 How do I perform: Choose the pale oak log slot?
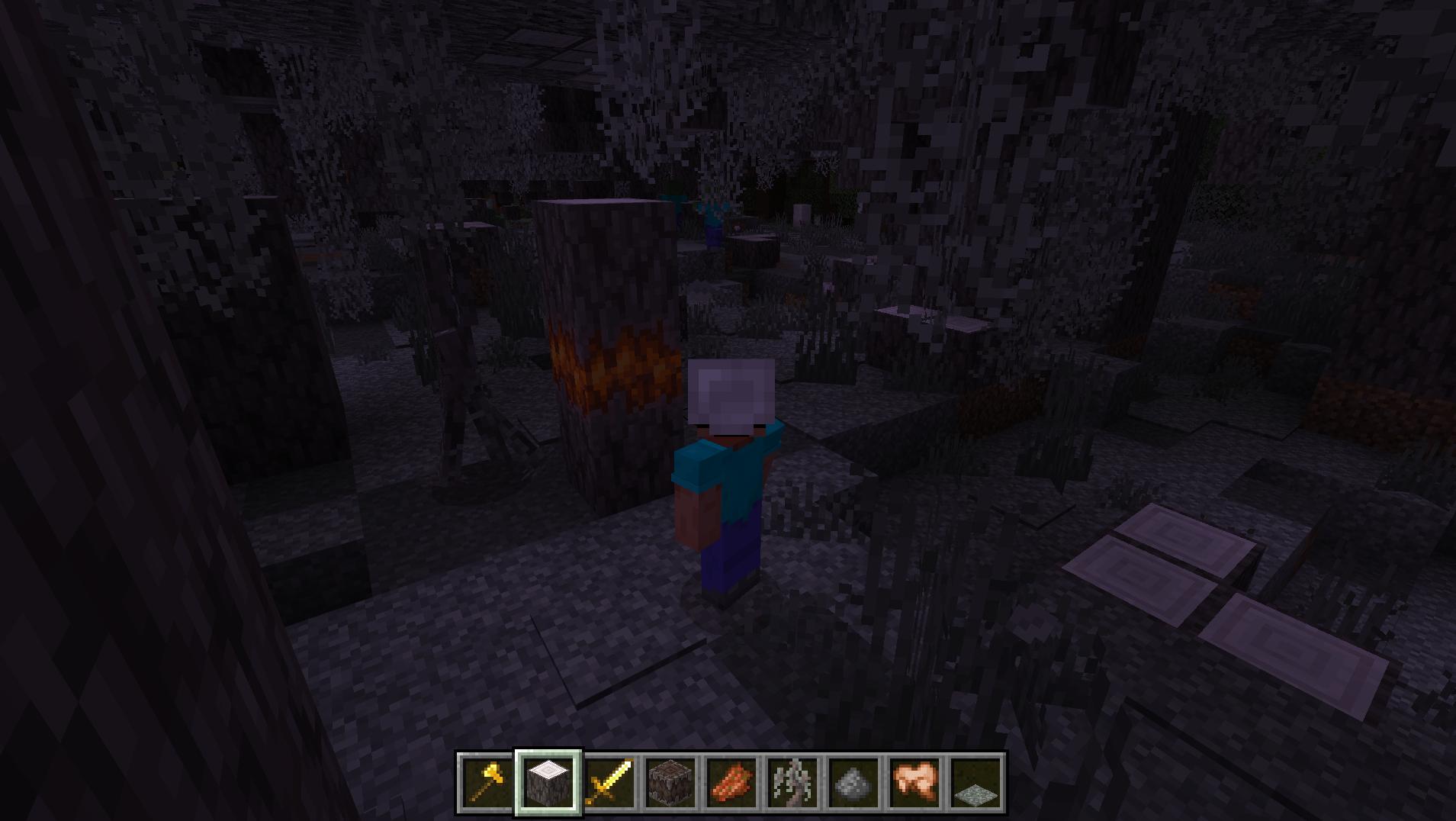coord(548,783)
